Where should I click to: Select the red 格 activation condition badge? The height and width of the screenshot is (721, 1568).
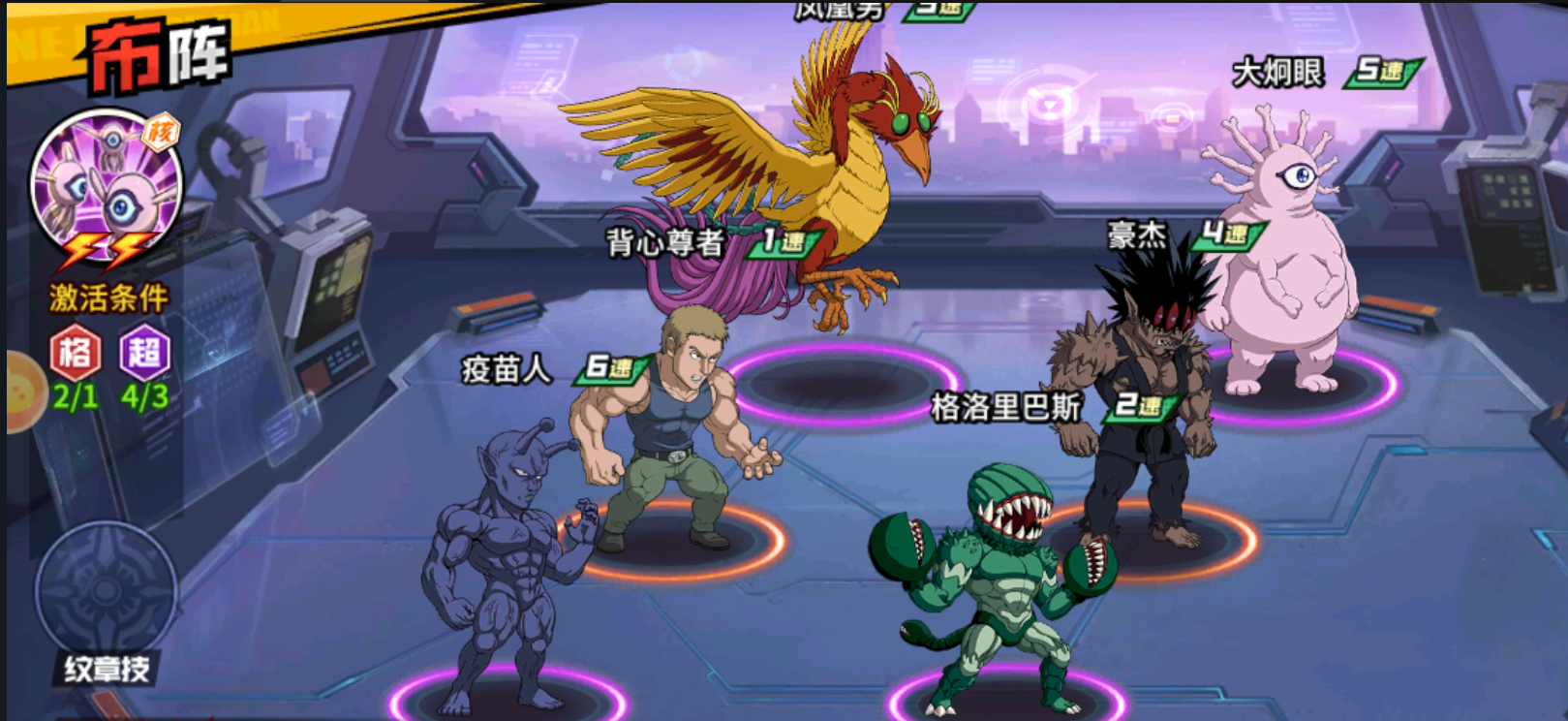(x=76, y=355)
